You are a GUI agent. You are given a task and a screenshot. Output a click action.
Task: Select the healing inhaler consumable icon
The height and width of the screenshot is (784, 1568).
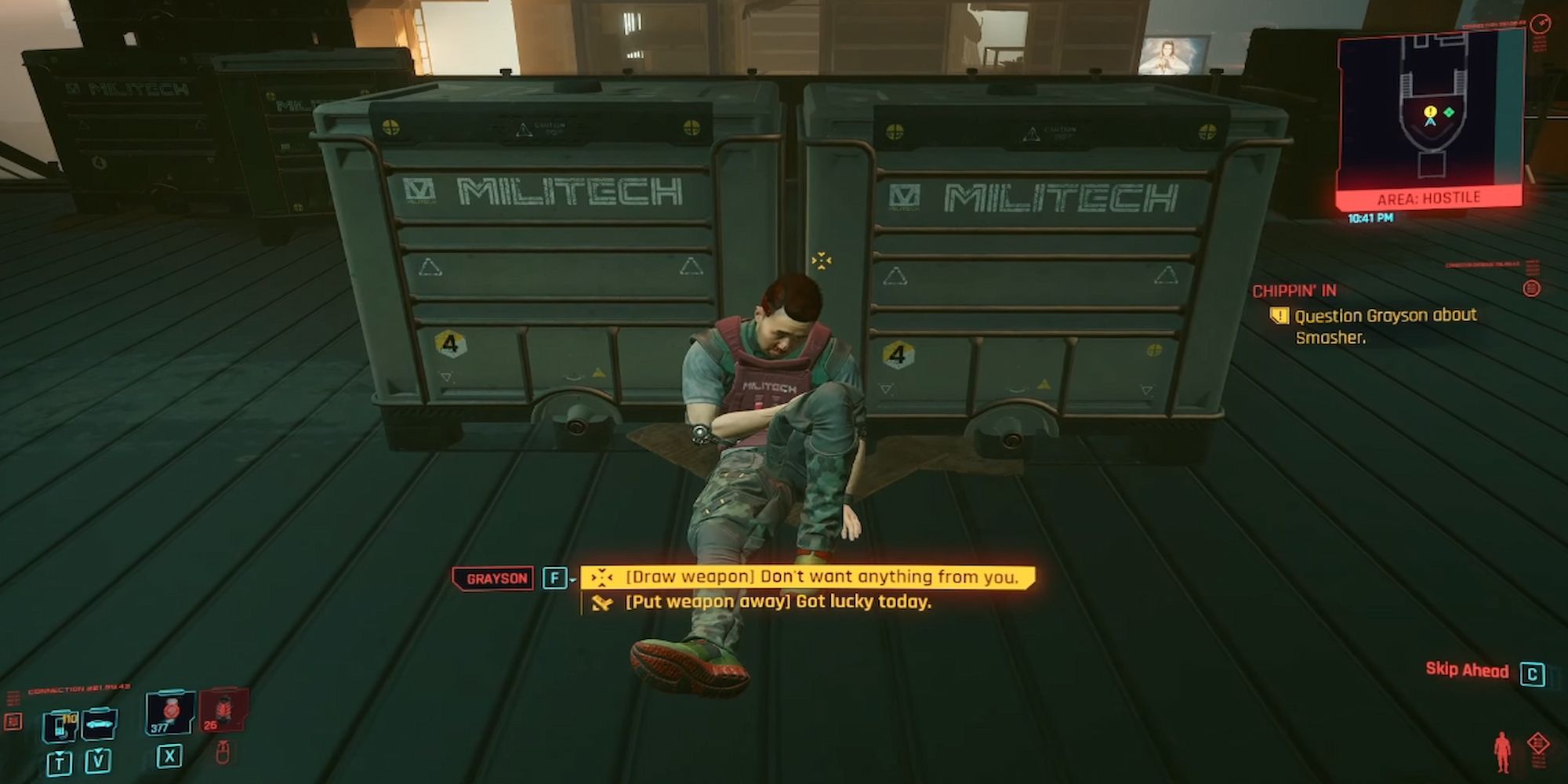(x=59, y=727)
